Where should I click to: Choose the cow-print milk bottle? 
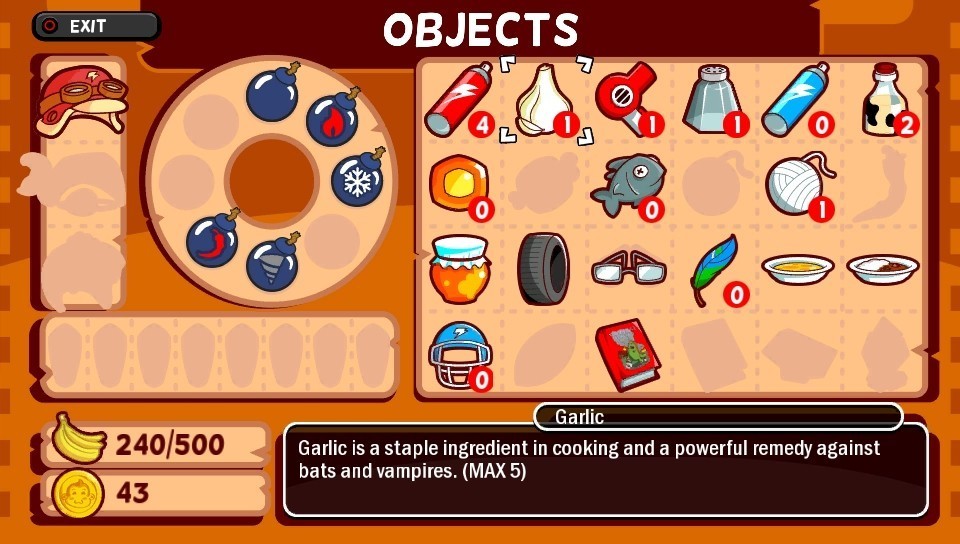pos(885,100)
